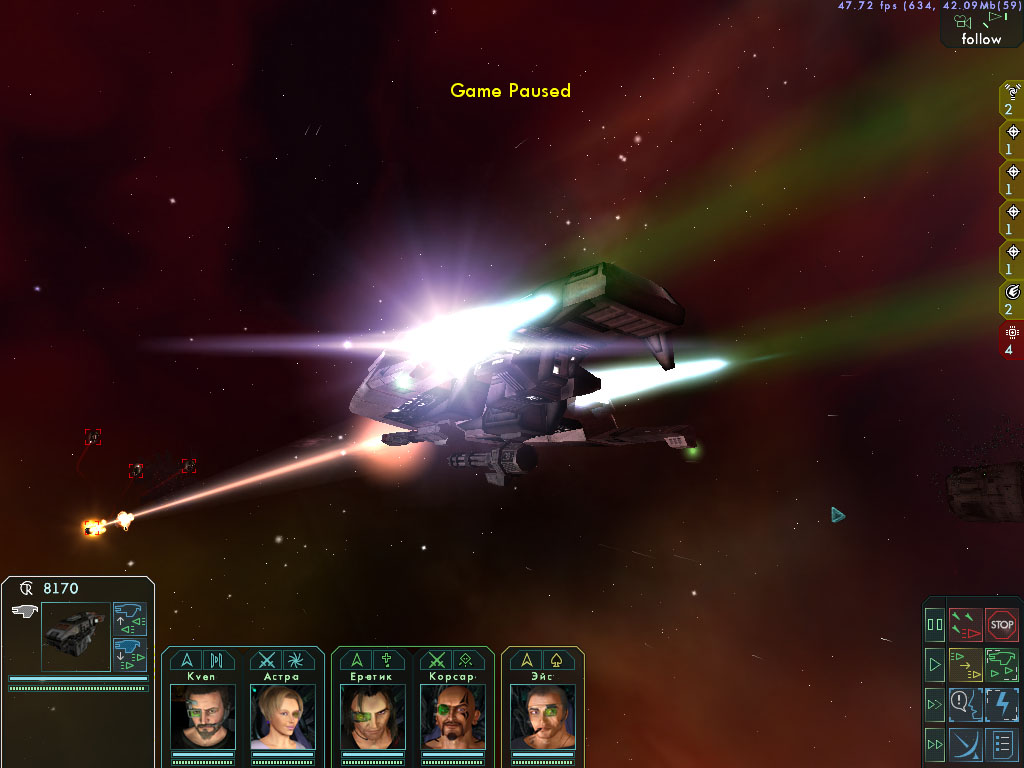Screen dimensions: 1024x768
Task: Open the objectives list button
Action: pos(1002,744)
